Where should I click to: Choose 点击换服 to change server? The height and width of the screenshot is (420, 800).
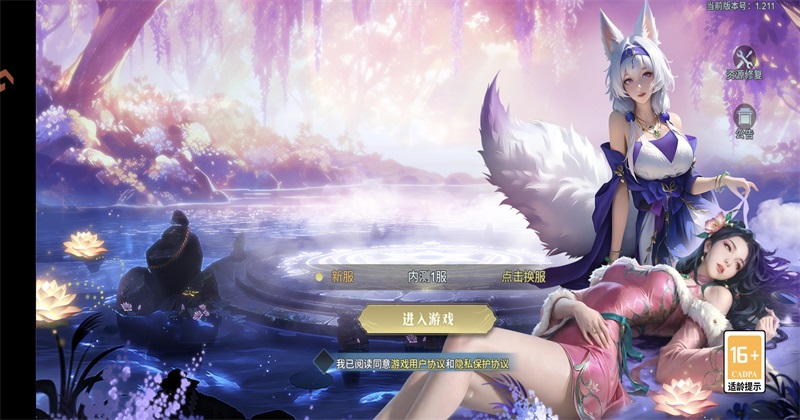click(x=523, y=277)
